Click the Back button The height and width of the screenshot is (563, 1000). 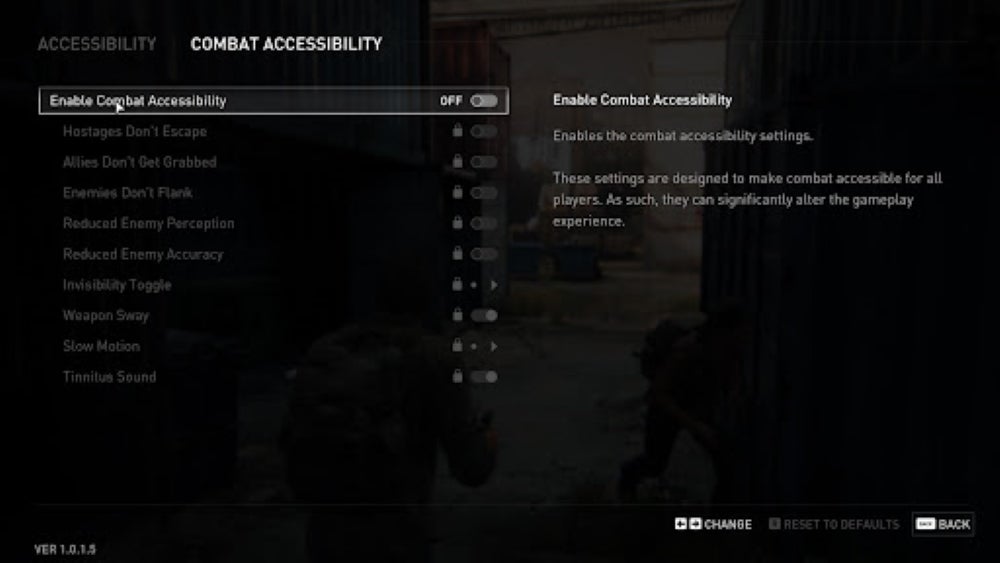(942, 524)
